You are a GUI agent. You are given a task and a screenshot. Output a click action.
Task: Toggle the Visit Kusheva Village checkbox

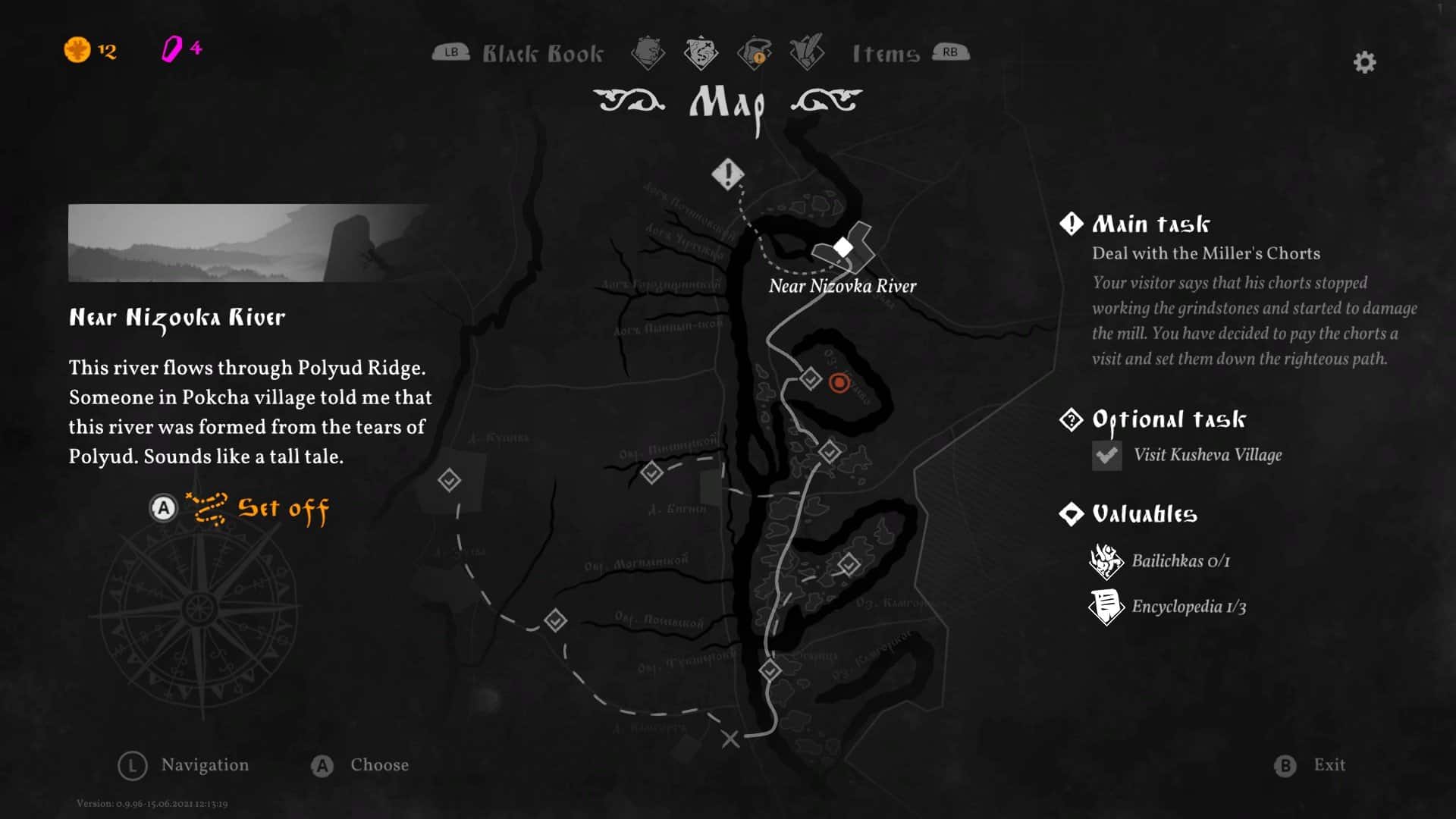[x=1106, y=456]
